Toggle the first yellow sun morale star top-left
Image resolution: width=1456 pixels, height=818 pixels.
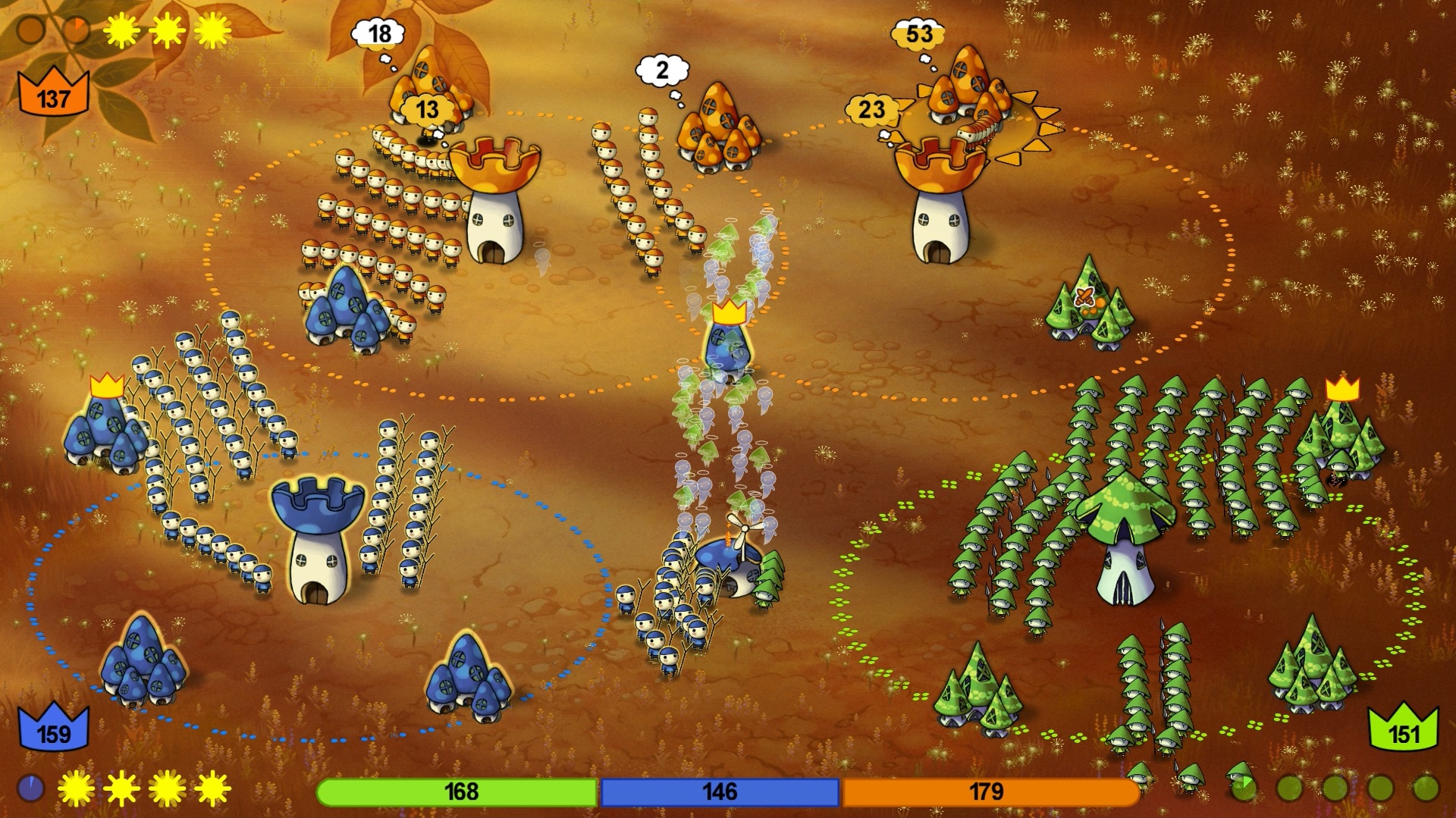tap(121, 30)
